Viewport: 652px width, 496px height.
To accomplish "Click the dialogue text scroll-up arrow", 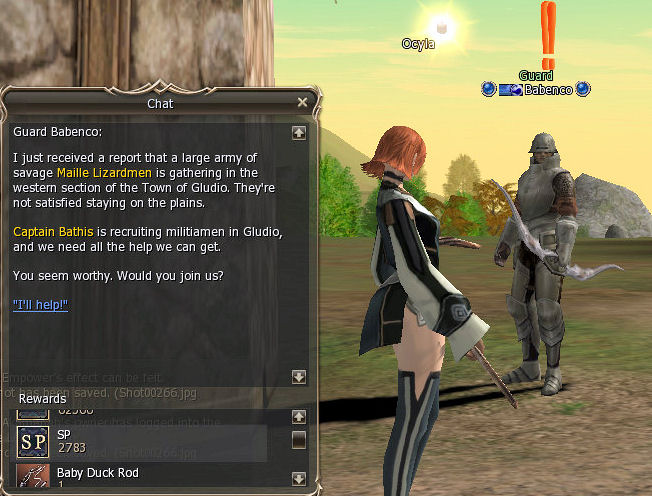I will pyautogui.click(x=298, y=132).
